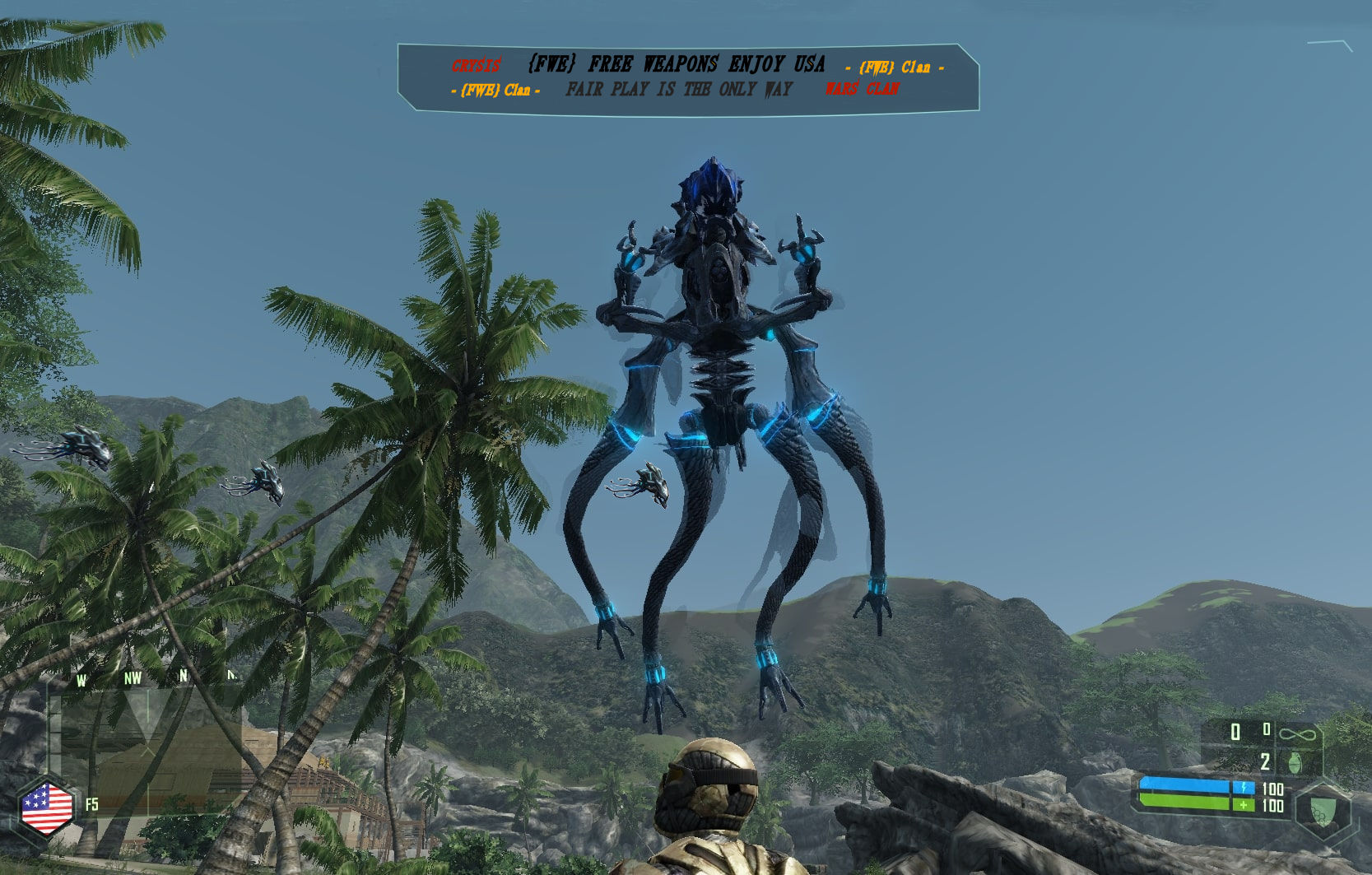Select the armor mode shield icon
1372x875 pixels.
pos(1323,809)
